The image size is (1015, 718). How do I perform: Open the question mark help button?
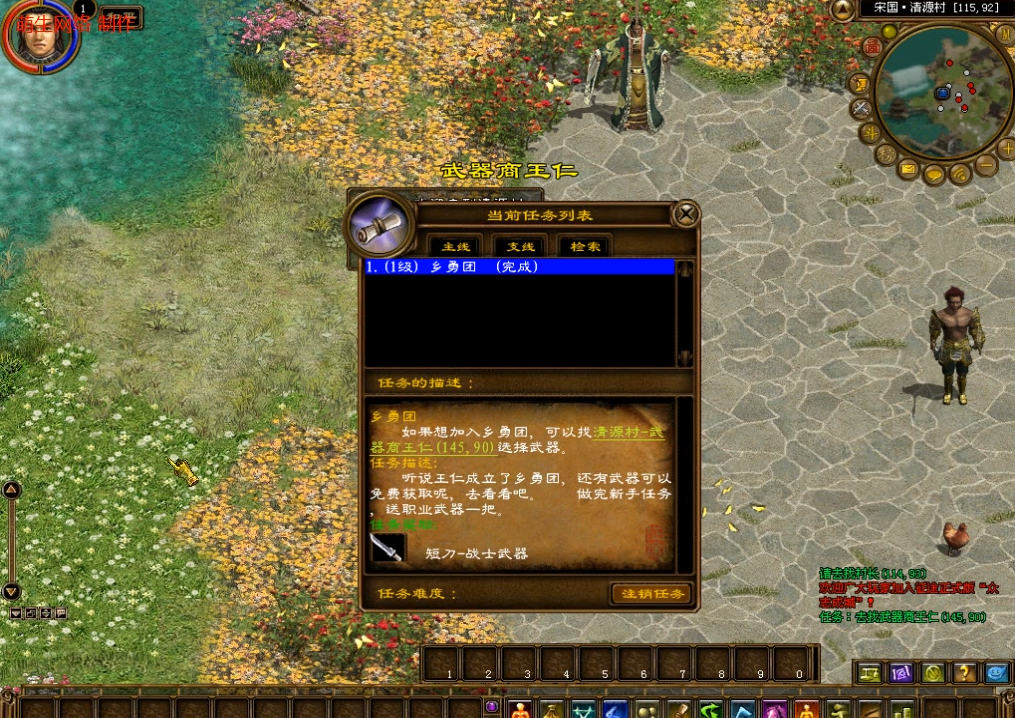point(964,673)
